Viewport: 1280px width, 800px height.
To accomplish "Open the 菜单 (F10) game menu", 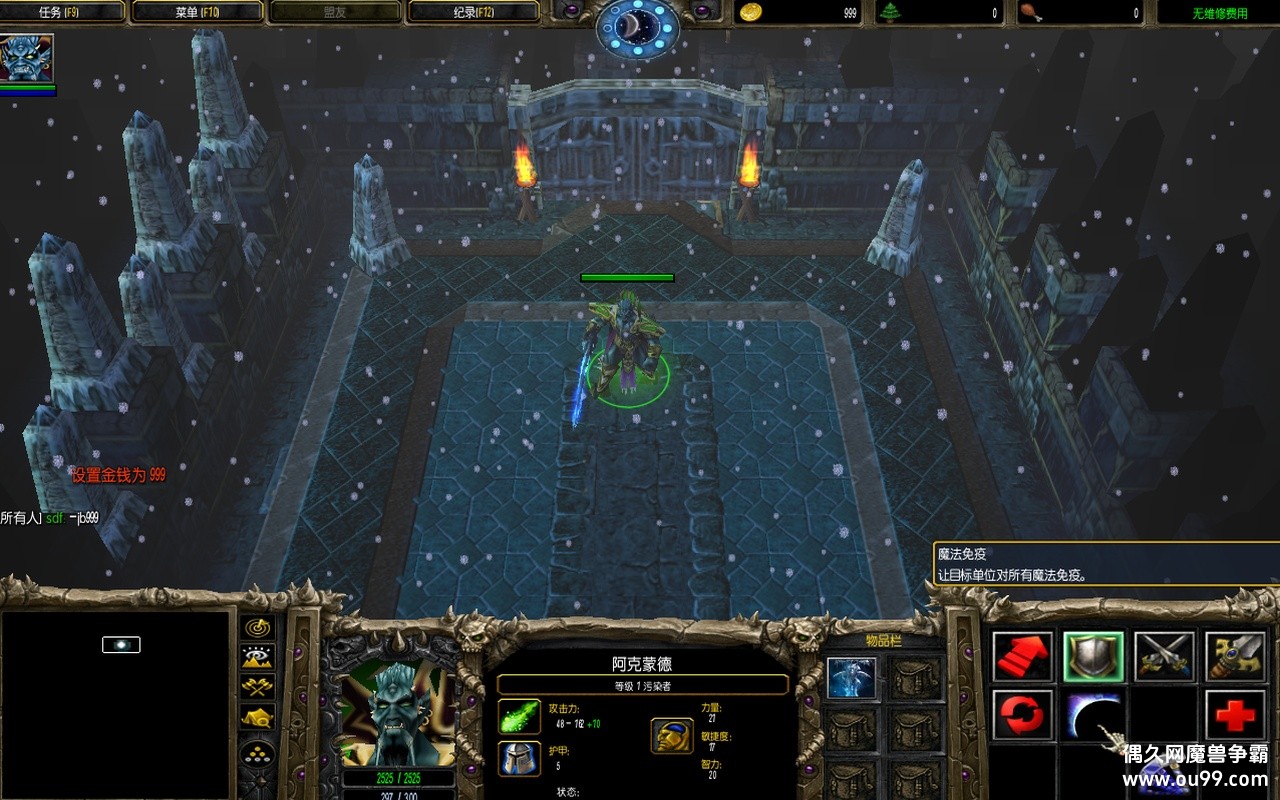I will [198, 12].
